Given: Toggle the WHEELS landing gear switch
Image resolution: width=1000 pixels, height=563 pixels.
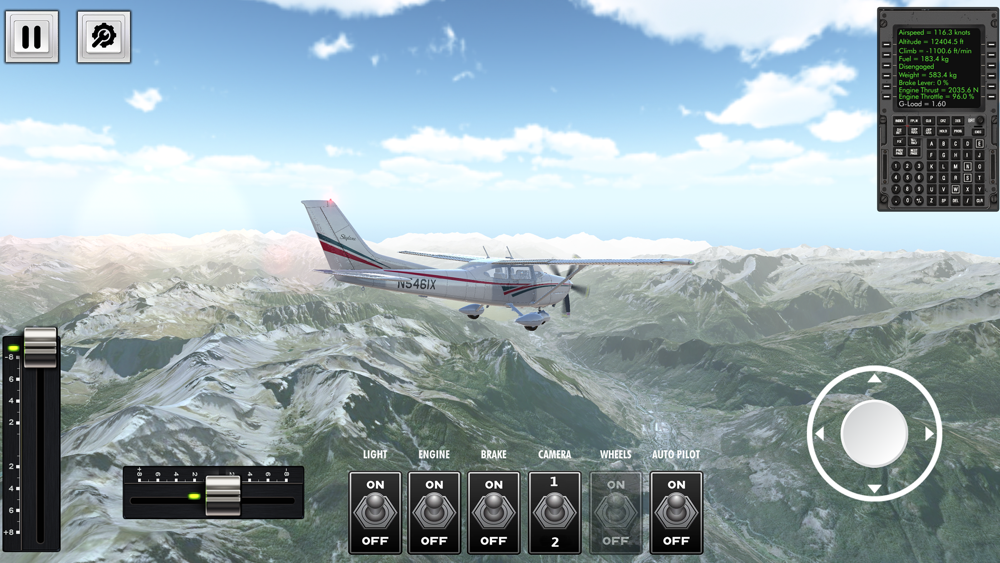Looking at the screenshot, I should click(x=616, y=512).
